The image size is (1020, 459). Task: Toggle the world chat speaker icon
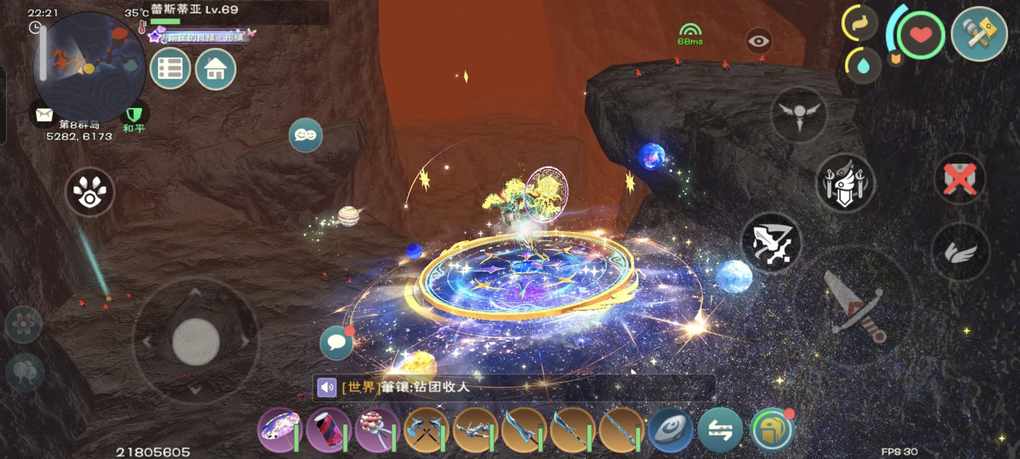click(327, 387)
